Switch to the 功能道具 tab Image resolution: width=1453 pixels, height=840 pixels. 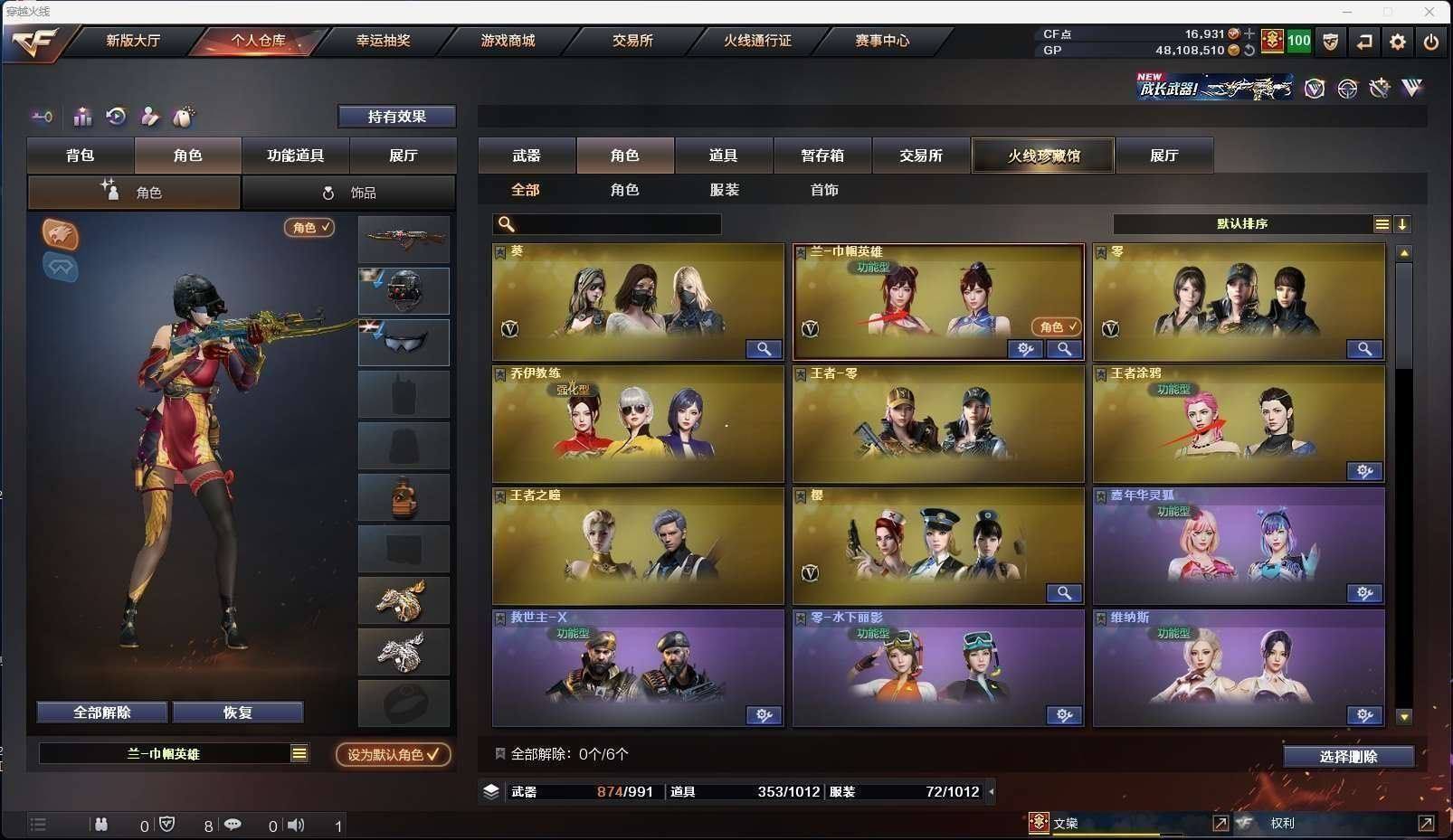pyautogui.click(x=295, y=156)
